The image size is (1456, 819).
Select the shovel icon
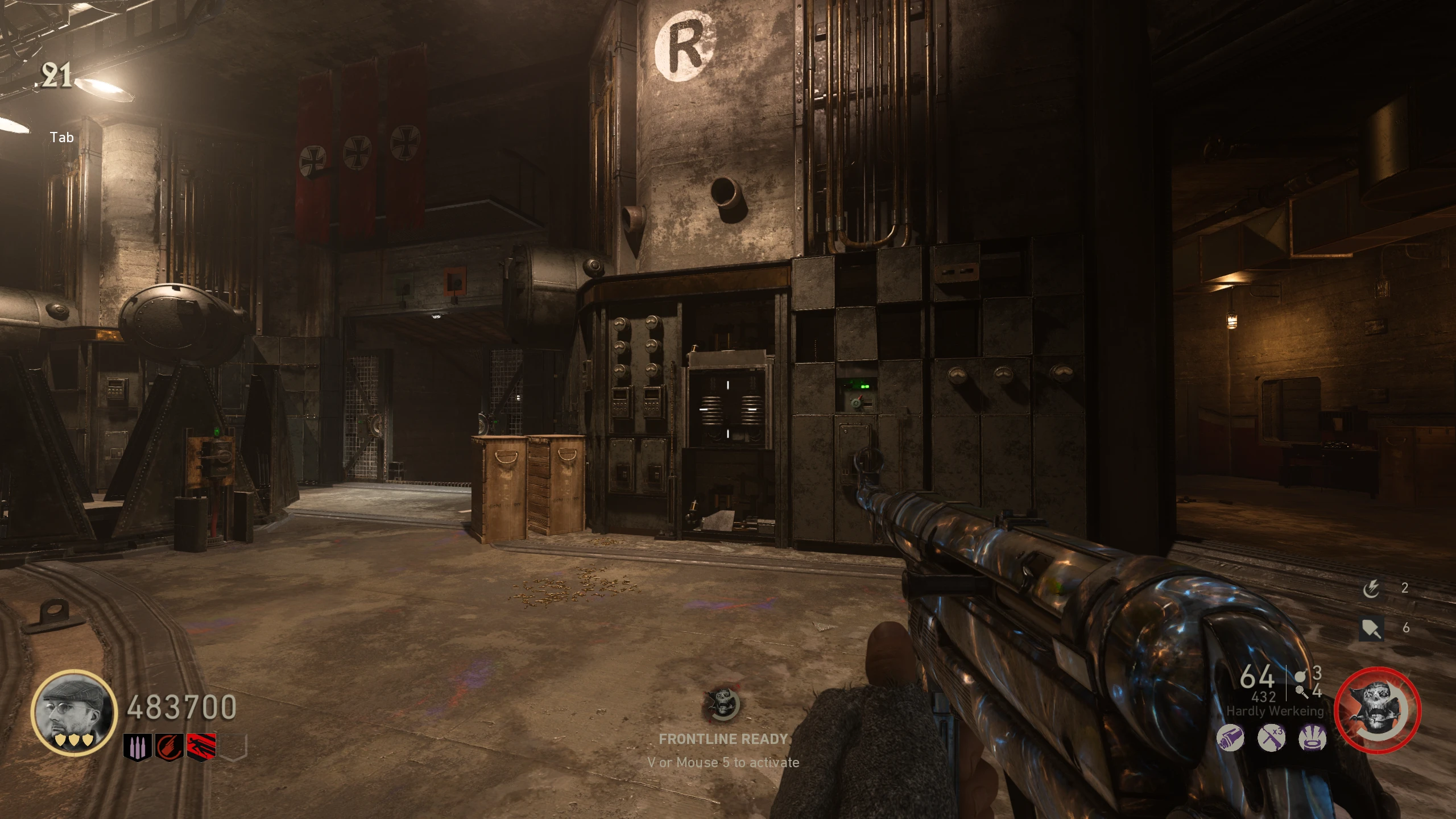[x=1371, y=628]
